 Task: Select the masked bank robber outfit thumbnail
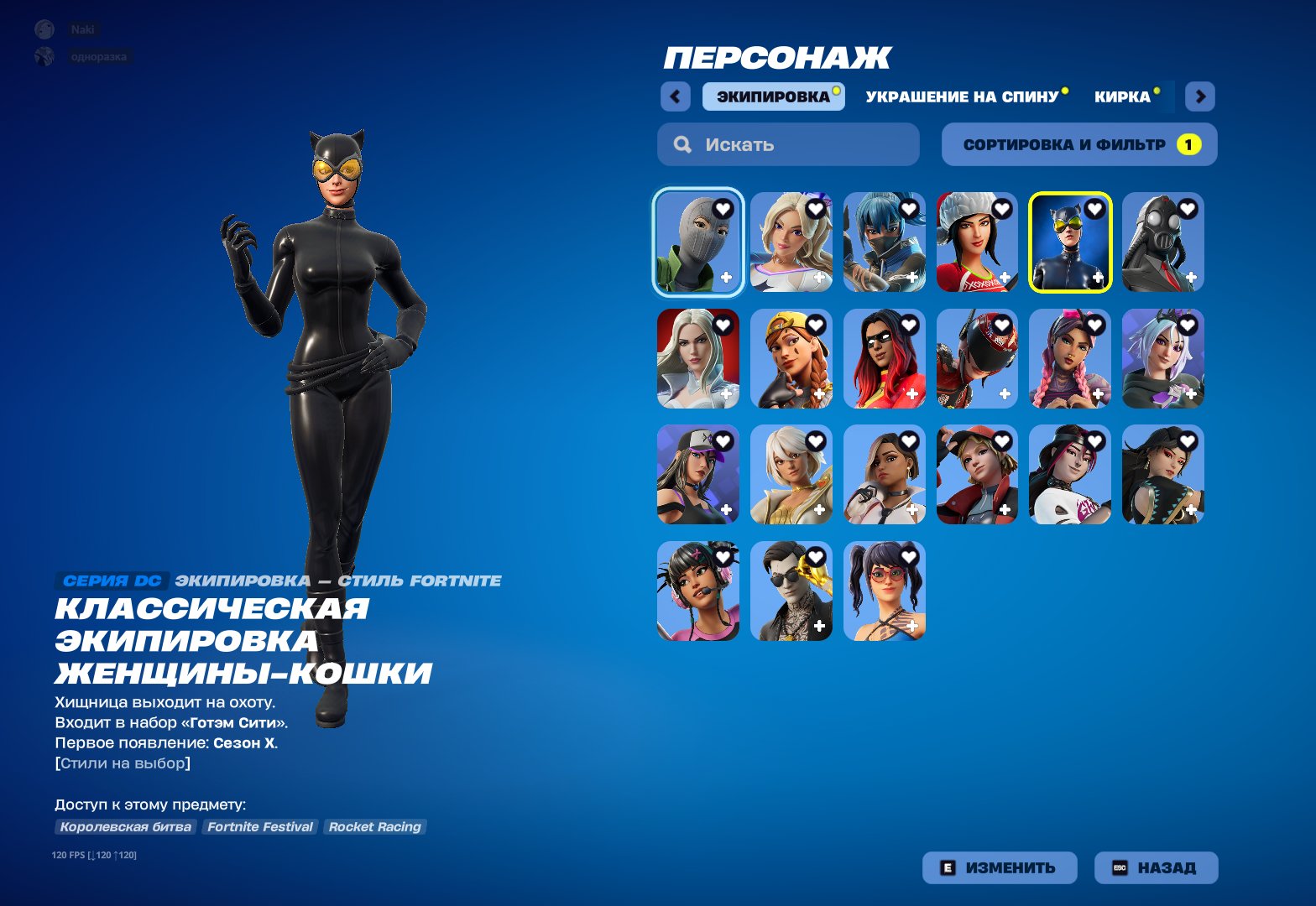click(698, 242)
